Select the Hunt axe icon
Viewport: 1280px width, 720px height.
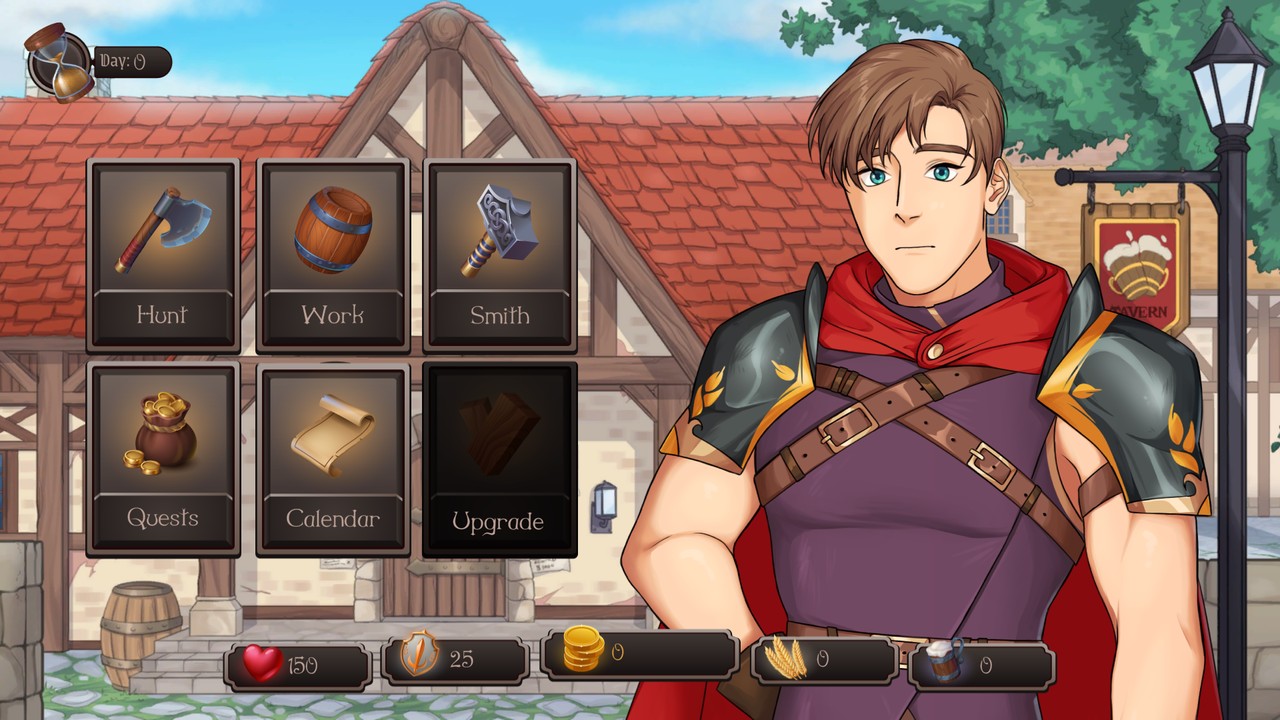tap(162, 230)
